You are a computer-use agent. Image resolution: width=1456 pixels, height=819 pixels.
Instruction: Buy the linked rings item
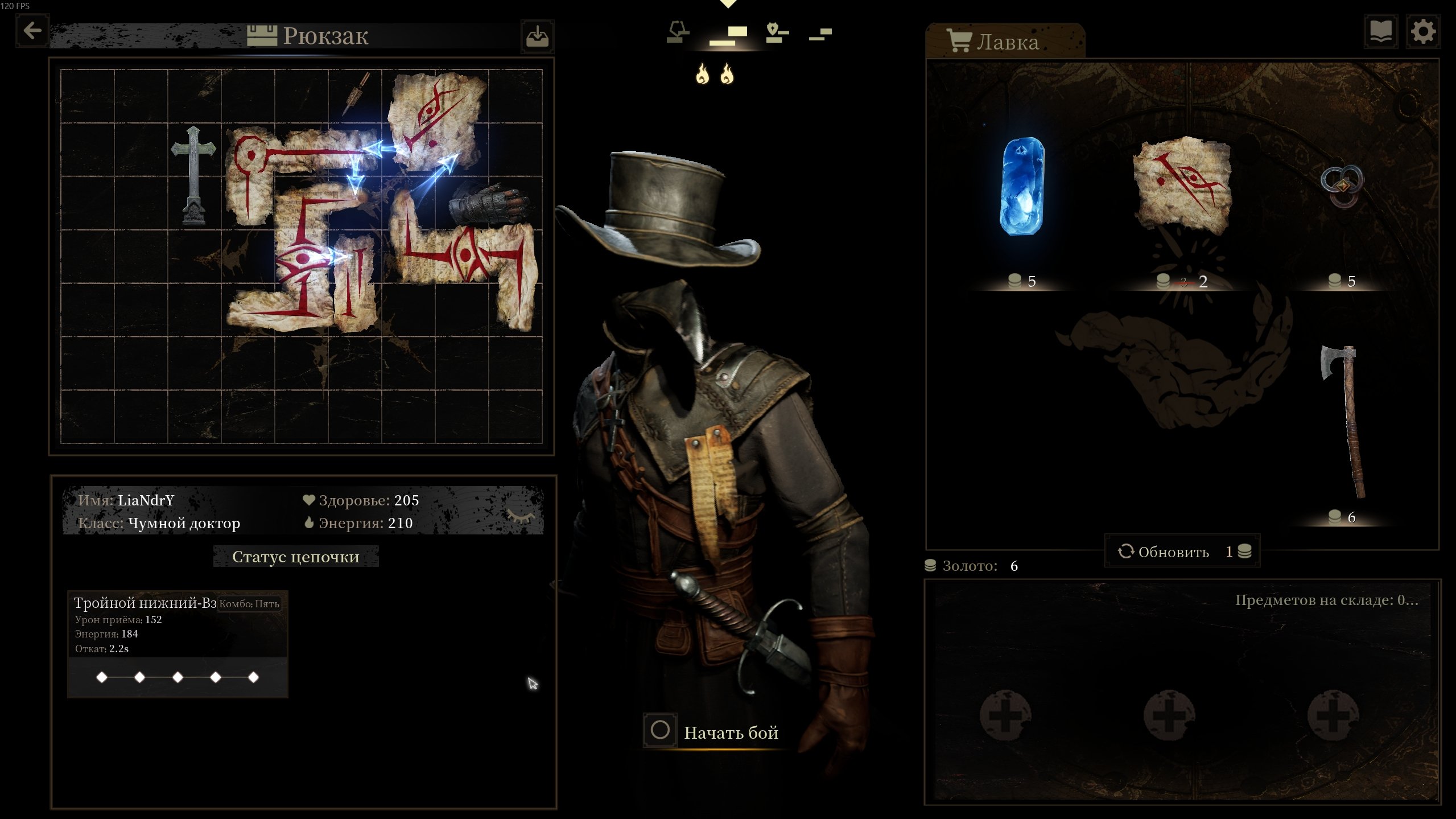(1342, 186)
